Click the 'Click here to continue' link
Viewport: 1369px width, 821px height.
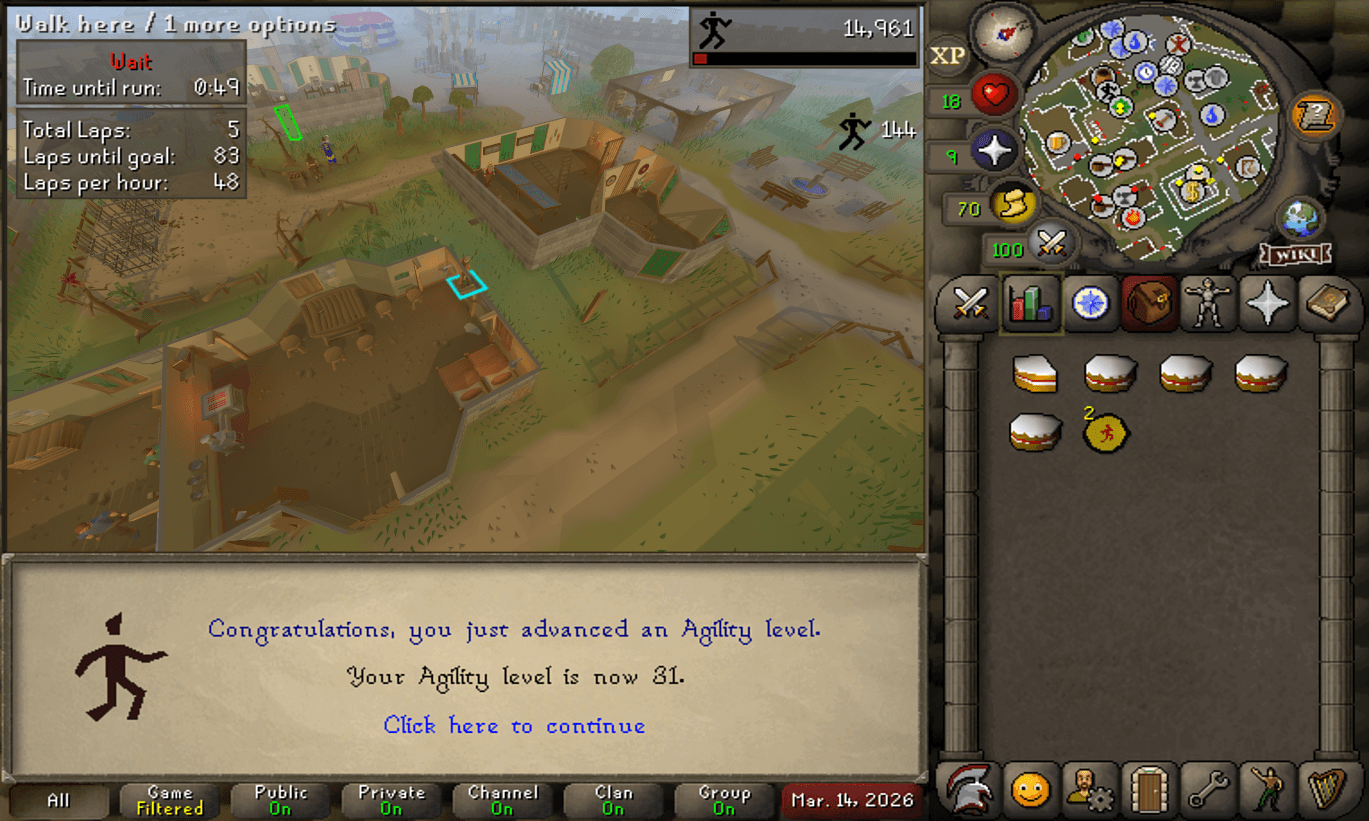pos(513,725)
